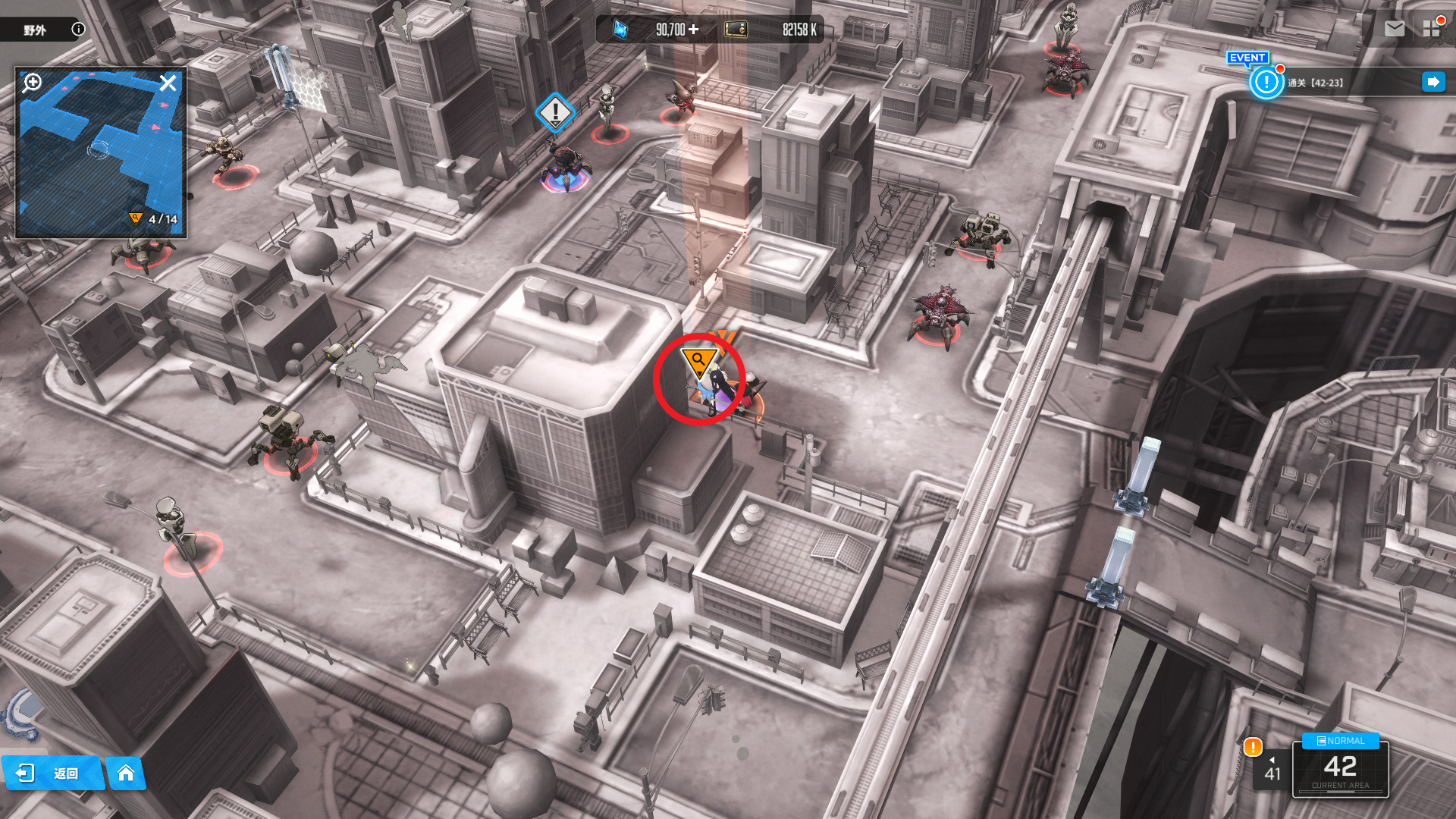Open the mail inbox
This screenshot has width=1456, height=819.
[x=1394, y=29]
